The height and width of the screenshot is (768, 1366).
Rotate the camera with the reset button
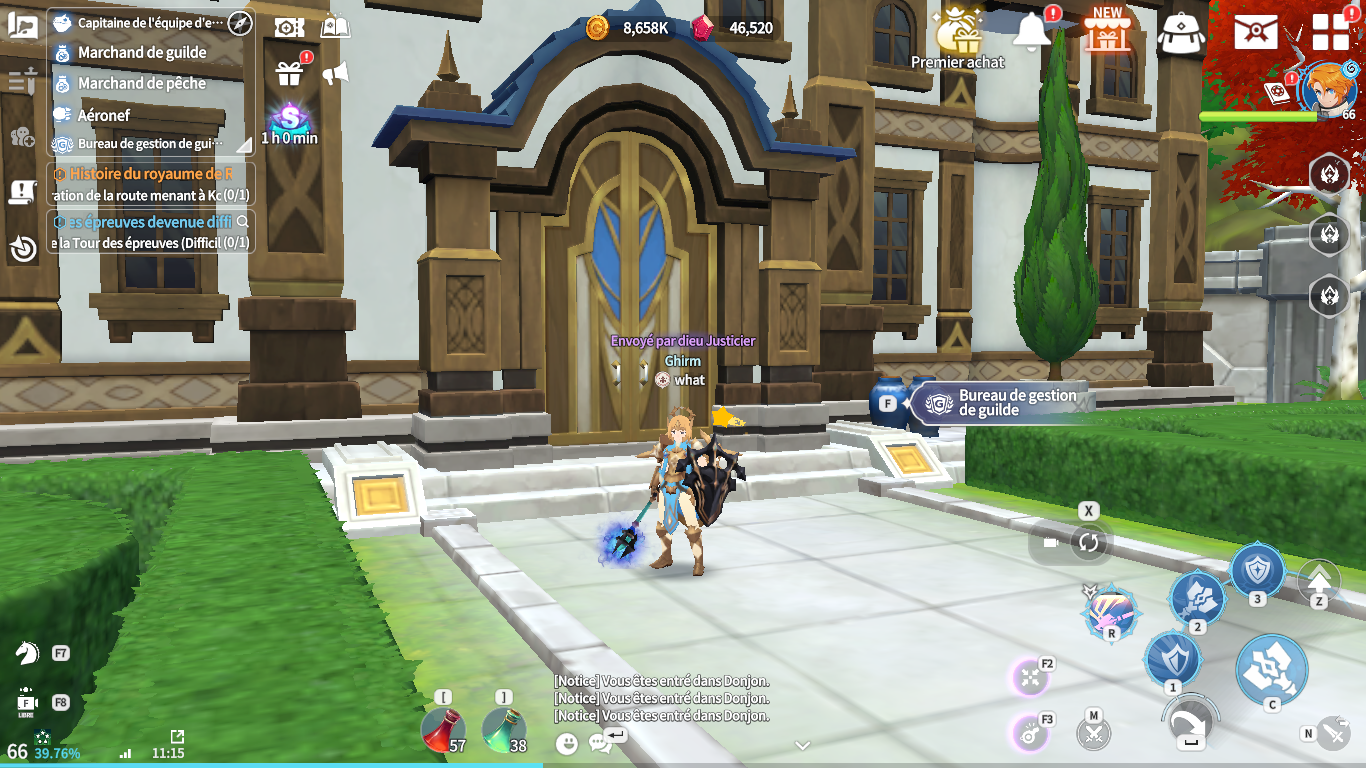pyautogui.click(x=1088, y=542)
